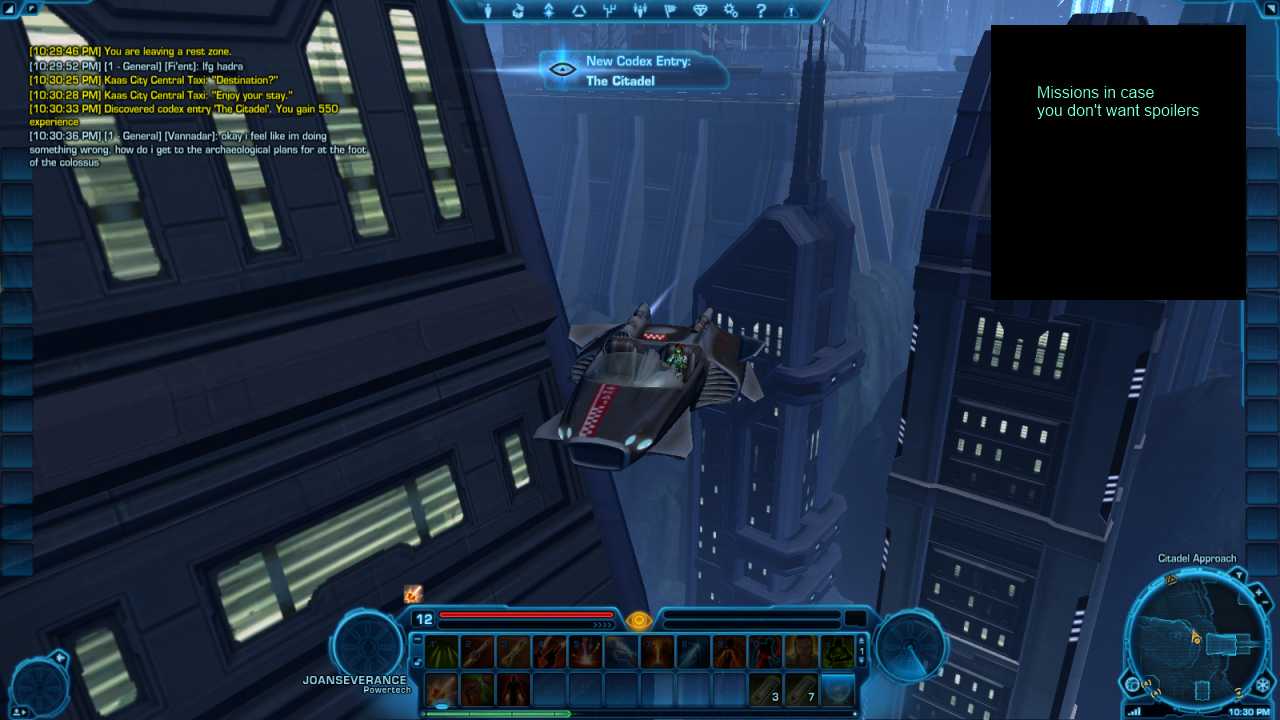Open the social group icon
Image resolution: width=1280 pixels, height=720 pixels.
pyautogui.click(x=639, y=11)
